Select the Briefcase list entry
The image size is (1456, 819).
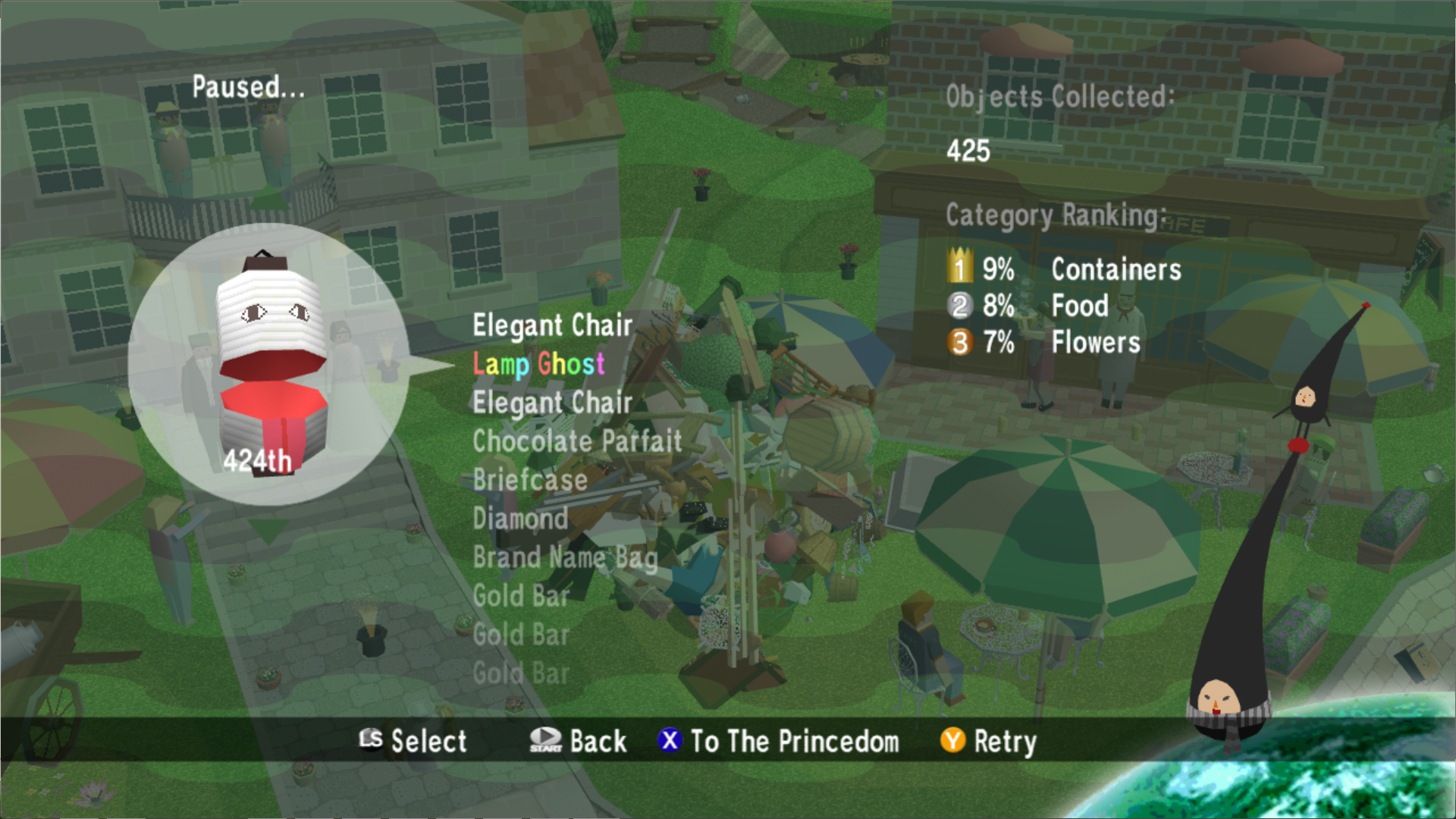coord(530,480)
